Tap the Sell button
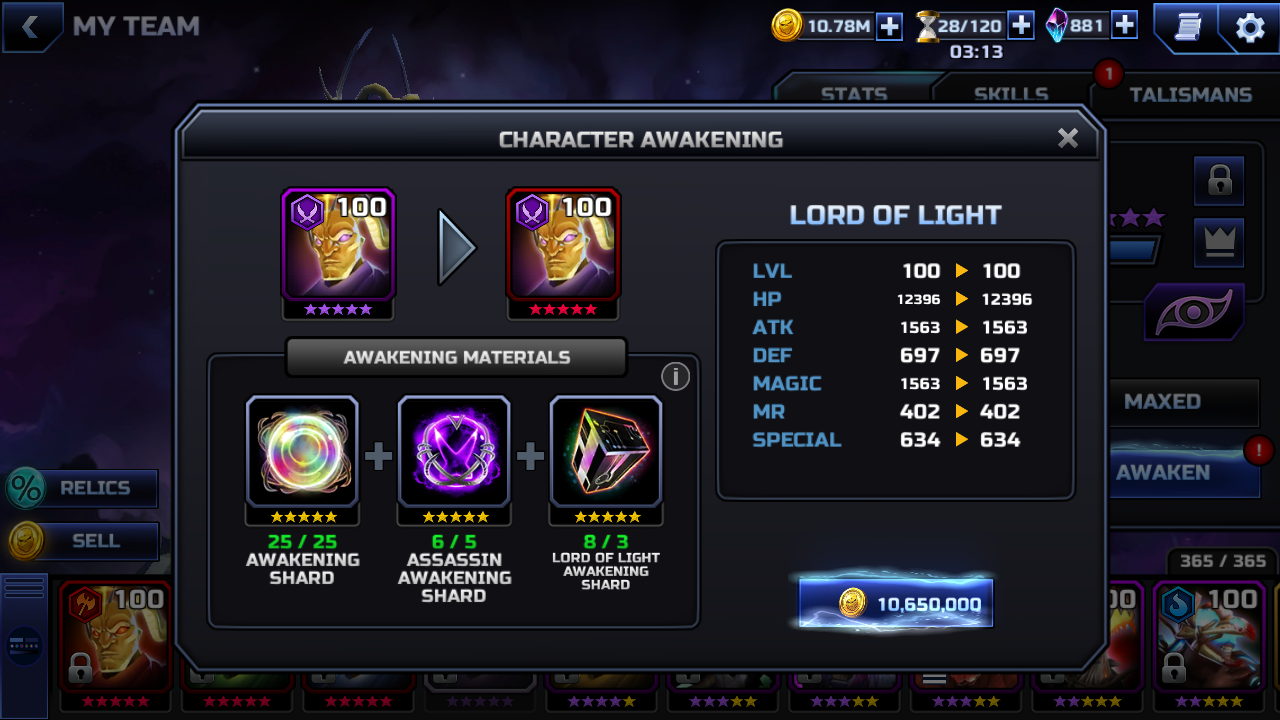The width and height of the screenshot is (1280, 720). coord(84,541)
